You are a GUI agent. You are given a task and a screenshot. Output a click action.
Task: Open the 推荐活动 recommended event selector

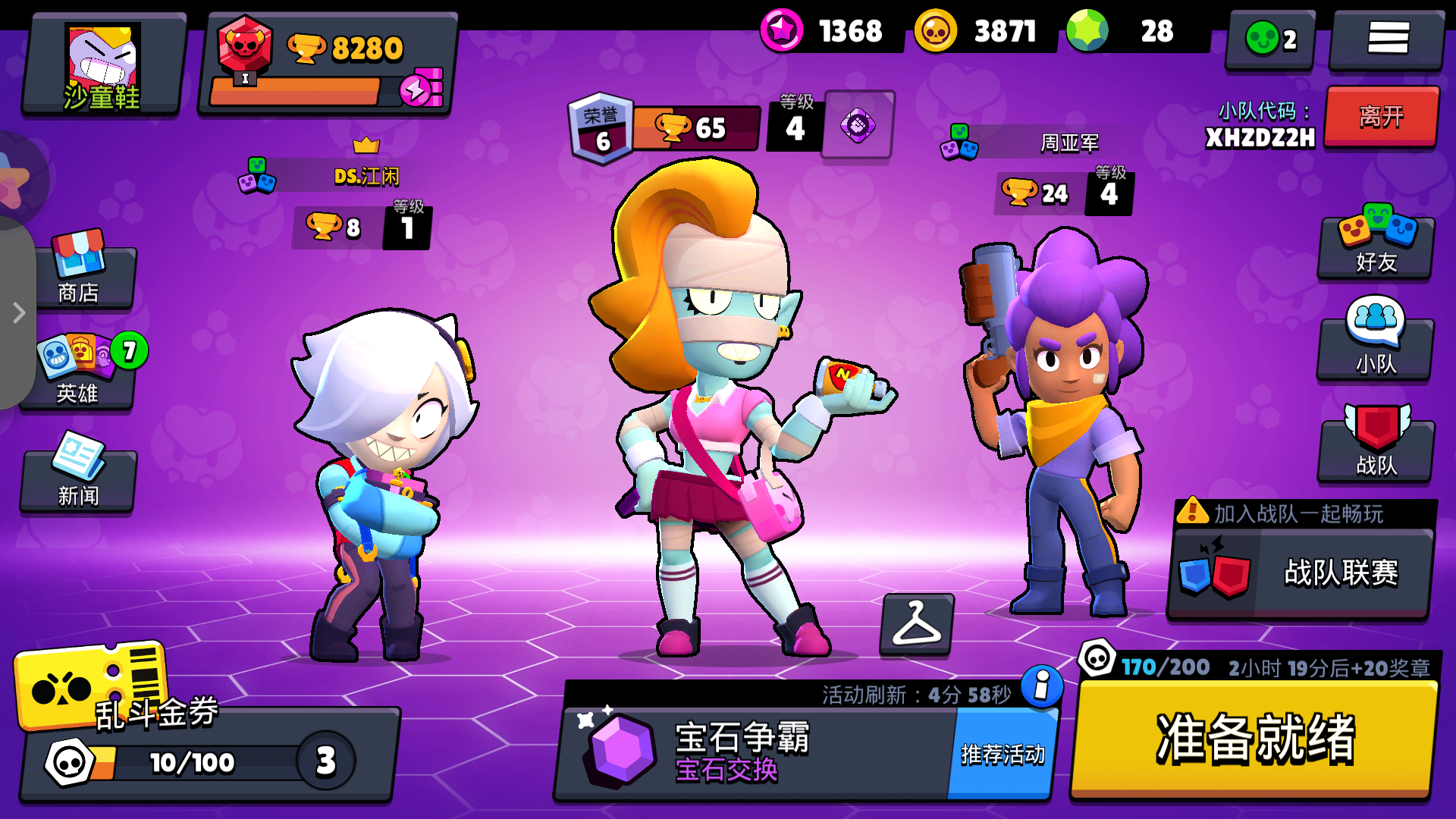[1001, 755]
